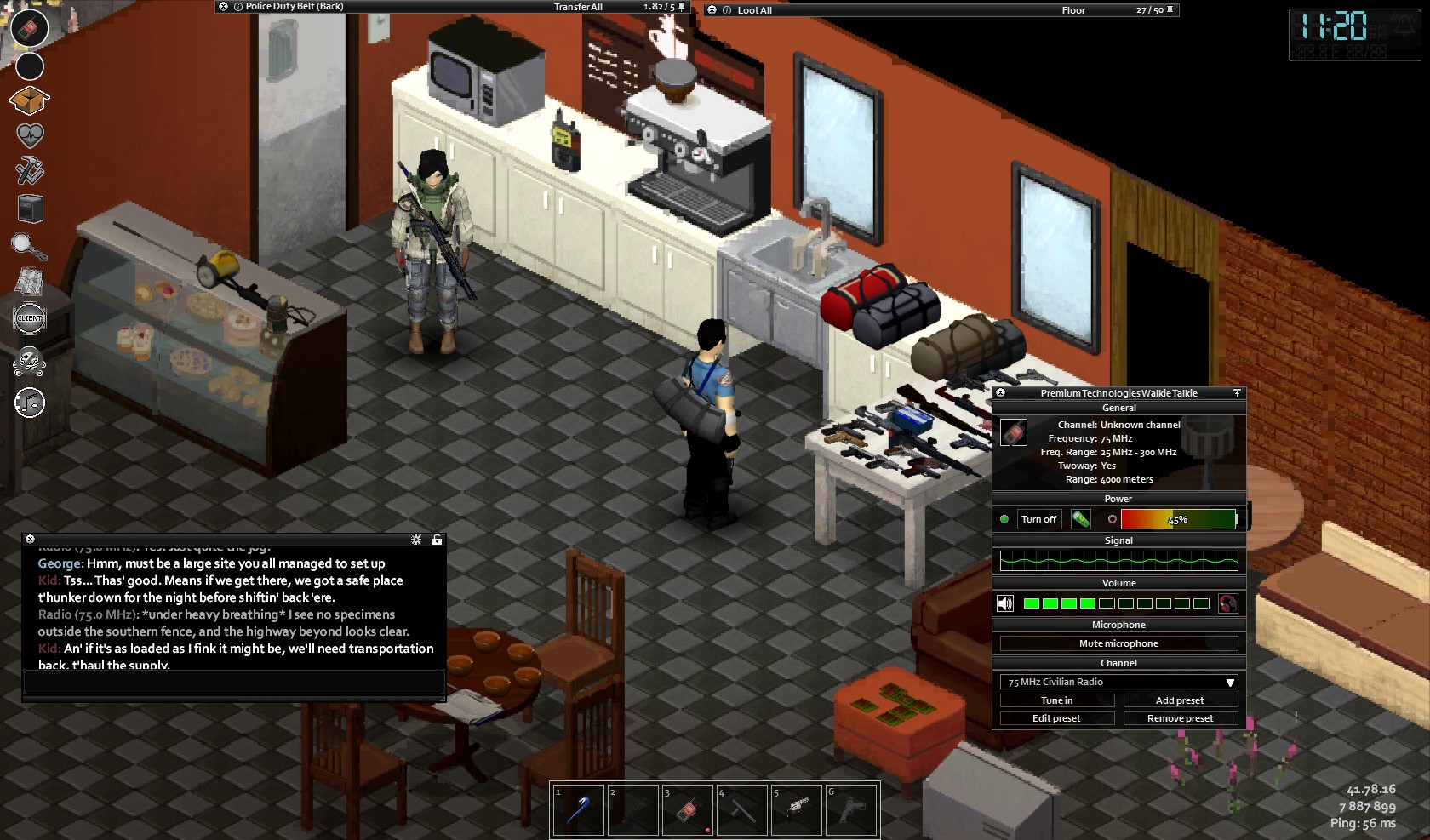Close the Walkie Talkie window
This screenshot has width=1430, height=840.
click(x=1001, y=393)
